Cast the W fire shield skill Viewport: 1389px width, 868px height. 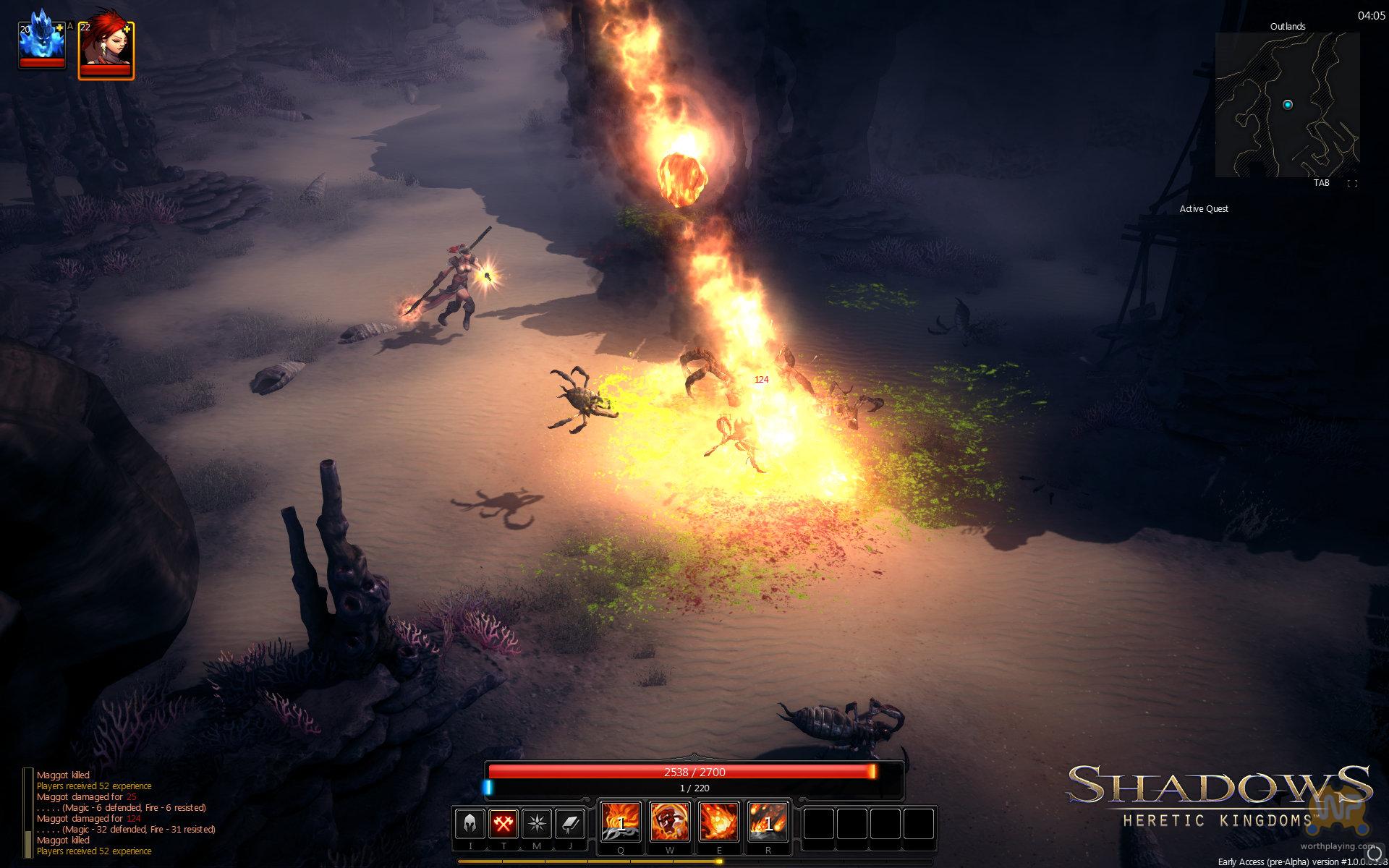point(670,822)
